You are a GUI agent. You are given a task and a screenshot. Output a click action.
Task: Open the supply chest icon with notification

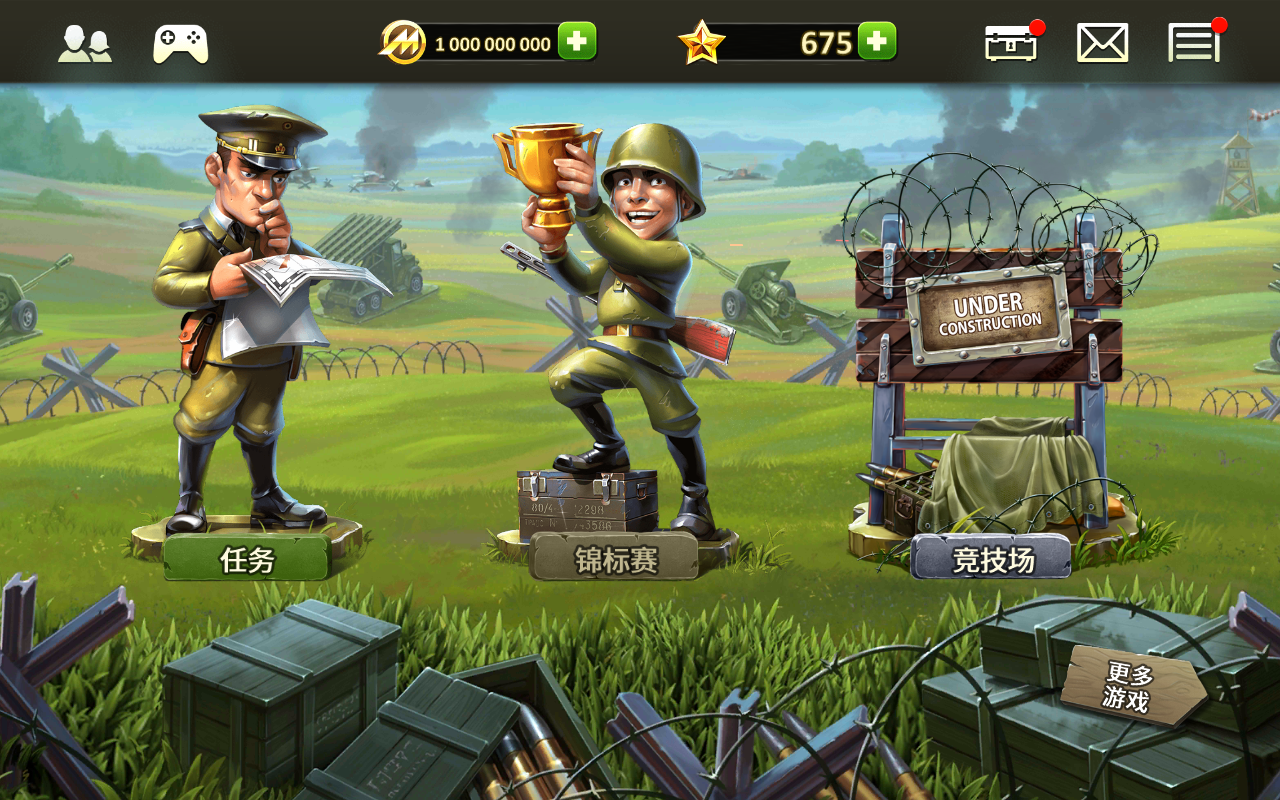pyautogui.click(x=1011, y=44)
